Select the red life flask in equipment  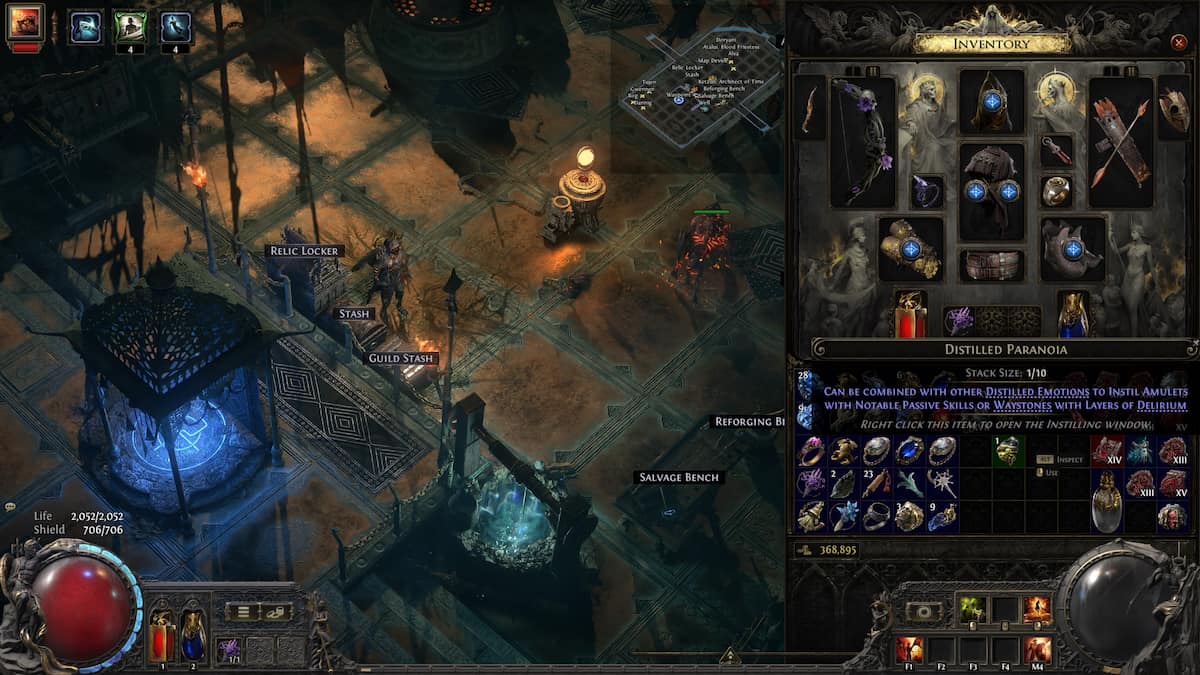click(x=910, y=314)
